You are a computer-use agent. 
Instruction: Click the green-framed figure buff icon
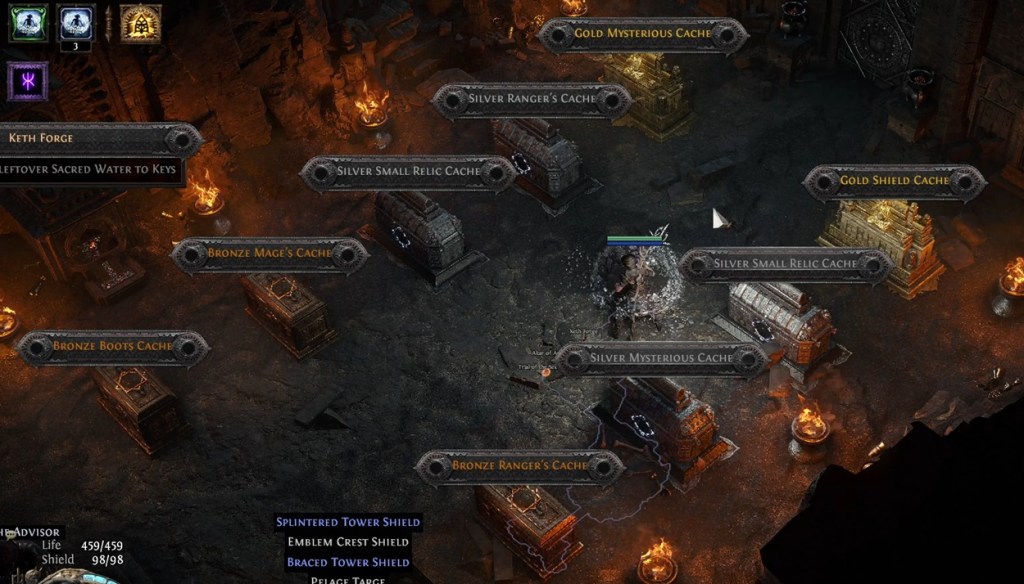coord(28,23)
